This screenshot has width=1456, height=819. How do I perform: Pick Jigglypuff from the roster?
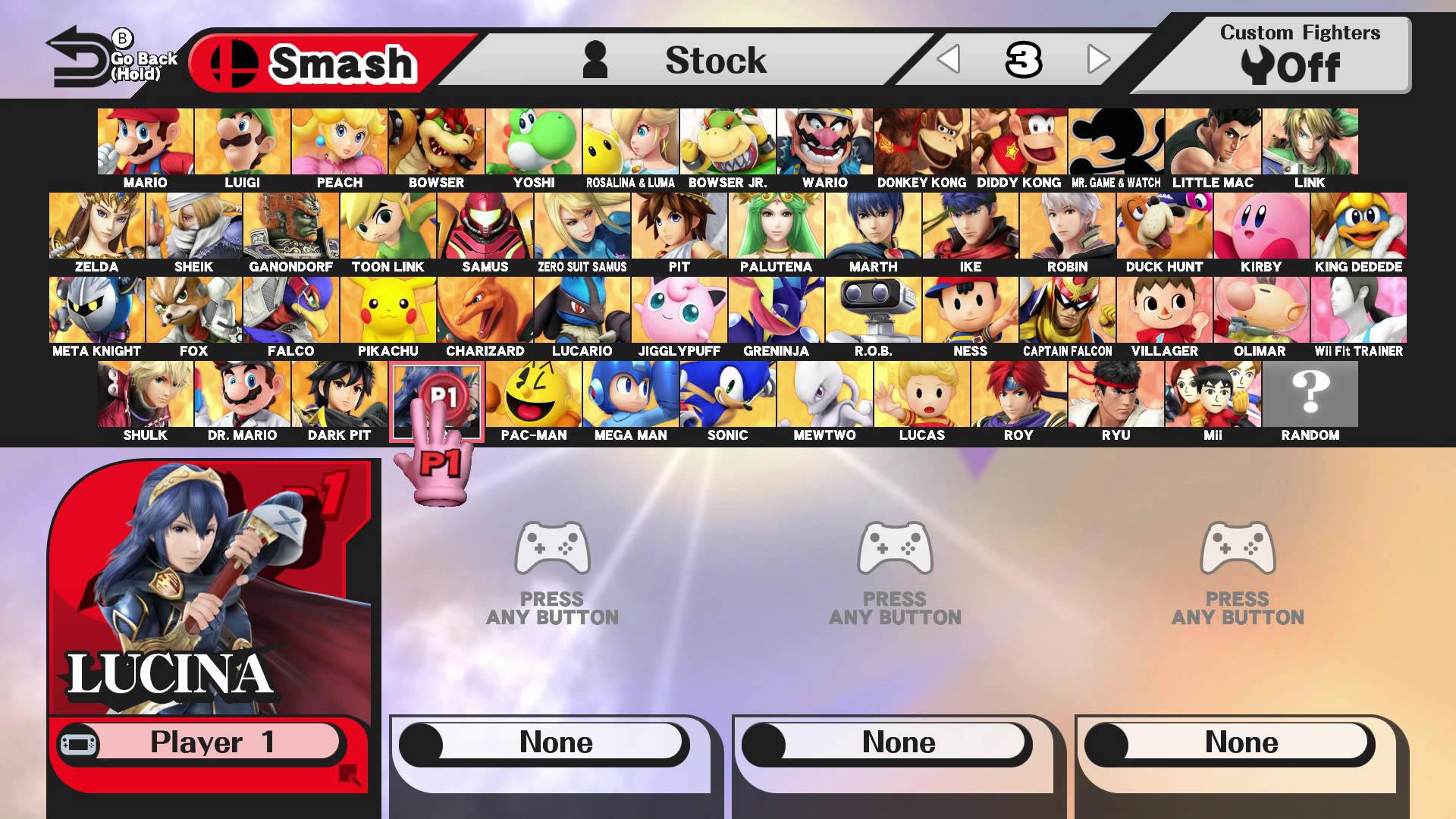pos(680,309)
